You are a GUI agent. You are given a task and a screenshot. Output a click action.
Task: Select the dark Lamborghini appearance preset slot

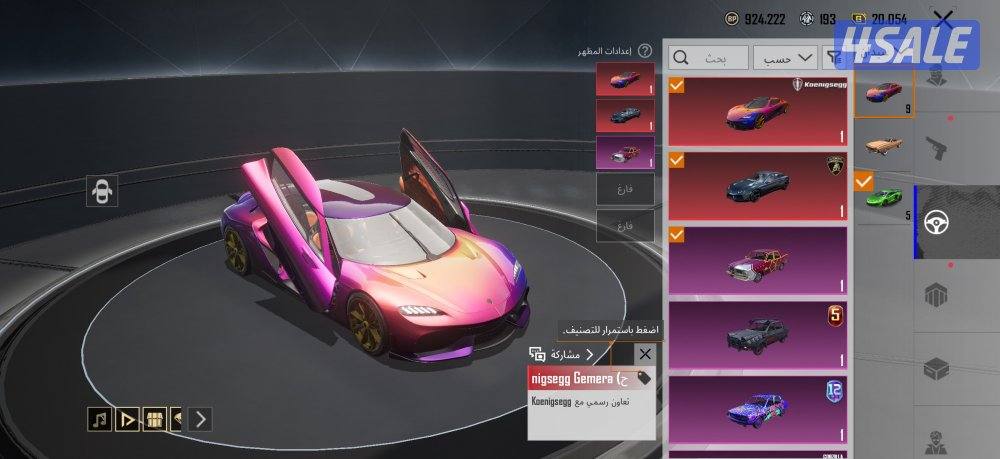click(625, 115)
